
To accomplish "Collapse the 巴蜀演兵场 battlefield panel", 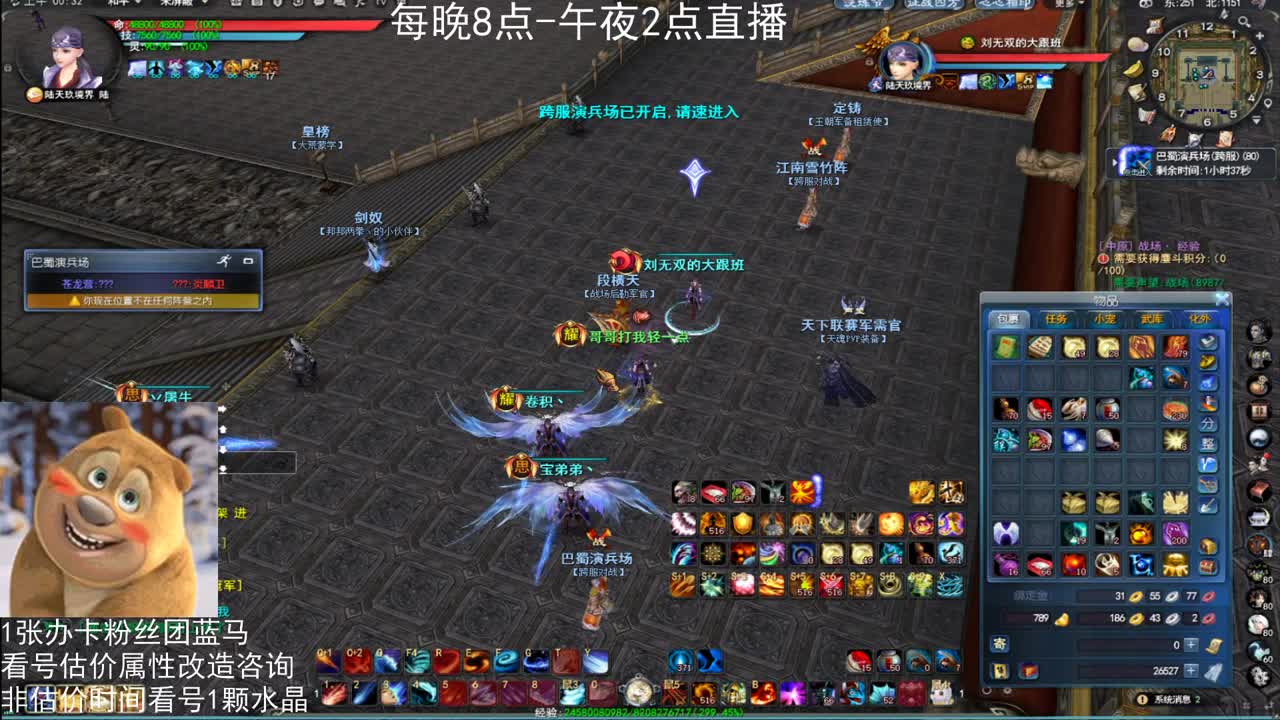I will point(247,261).
